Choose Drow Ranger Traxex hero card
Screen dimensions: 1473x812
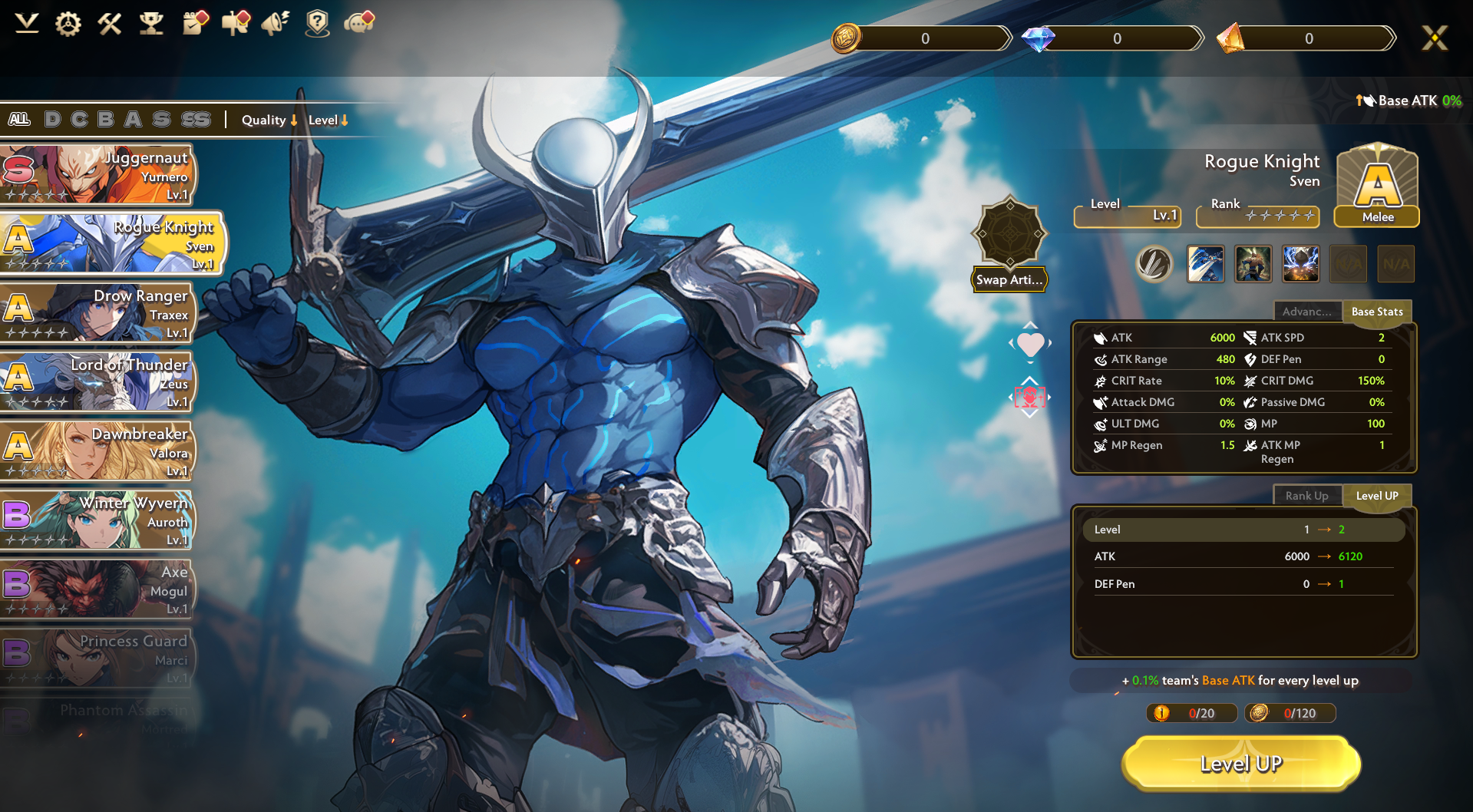tap(97, 313)
